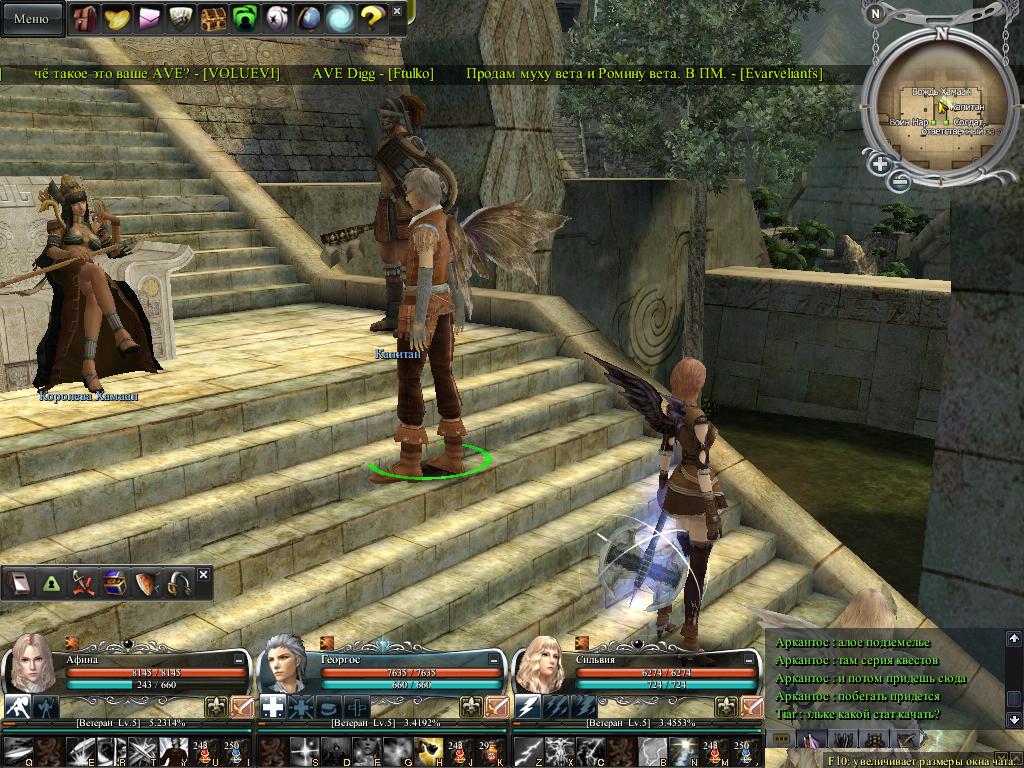Minimize Сильвия's character panel

click(749, 660)
